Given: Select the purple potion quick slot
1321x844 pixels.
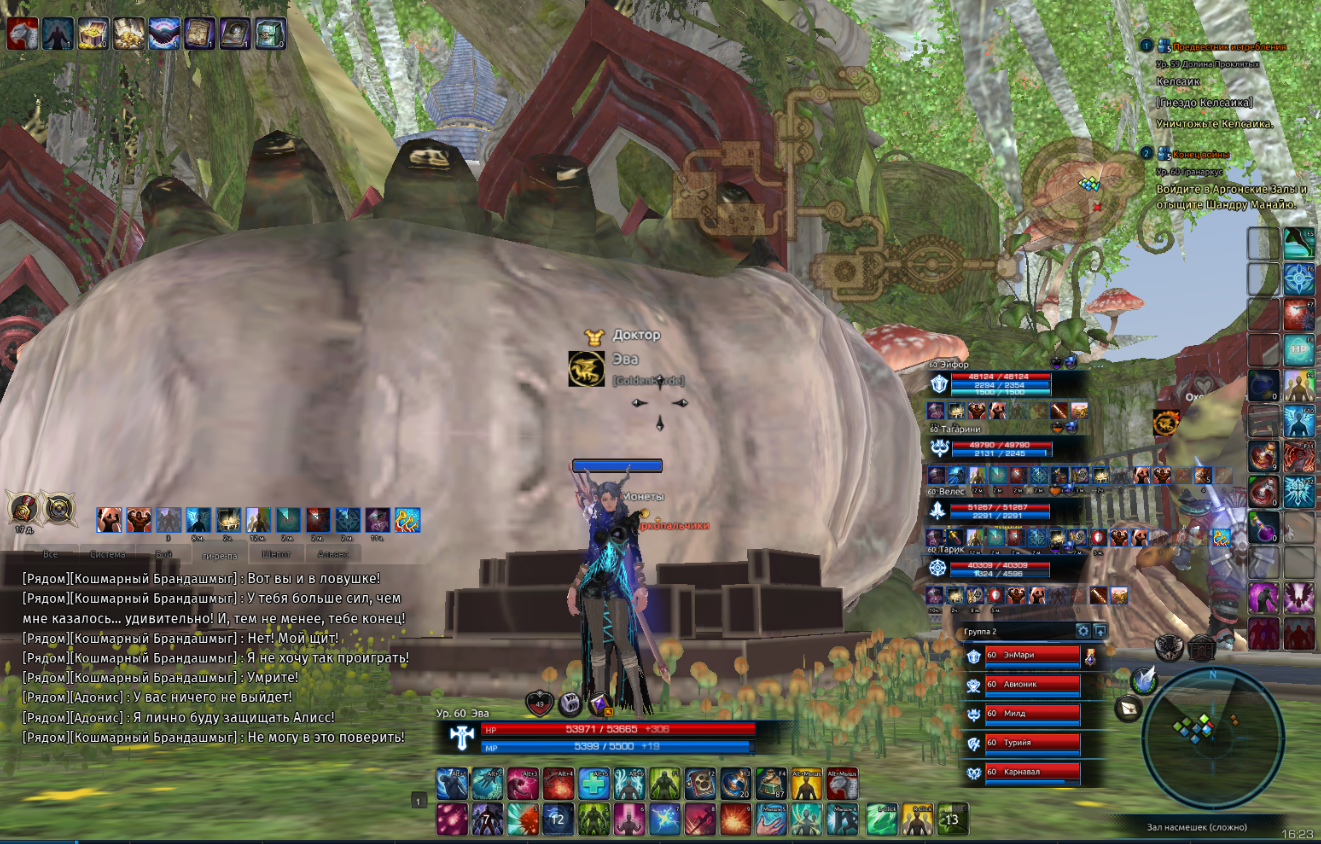Looking at the screenshot, I should tap(1264, 527).
